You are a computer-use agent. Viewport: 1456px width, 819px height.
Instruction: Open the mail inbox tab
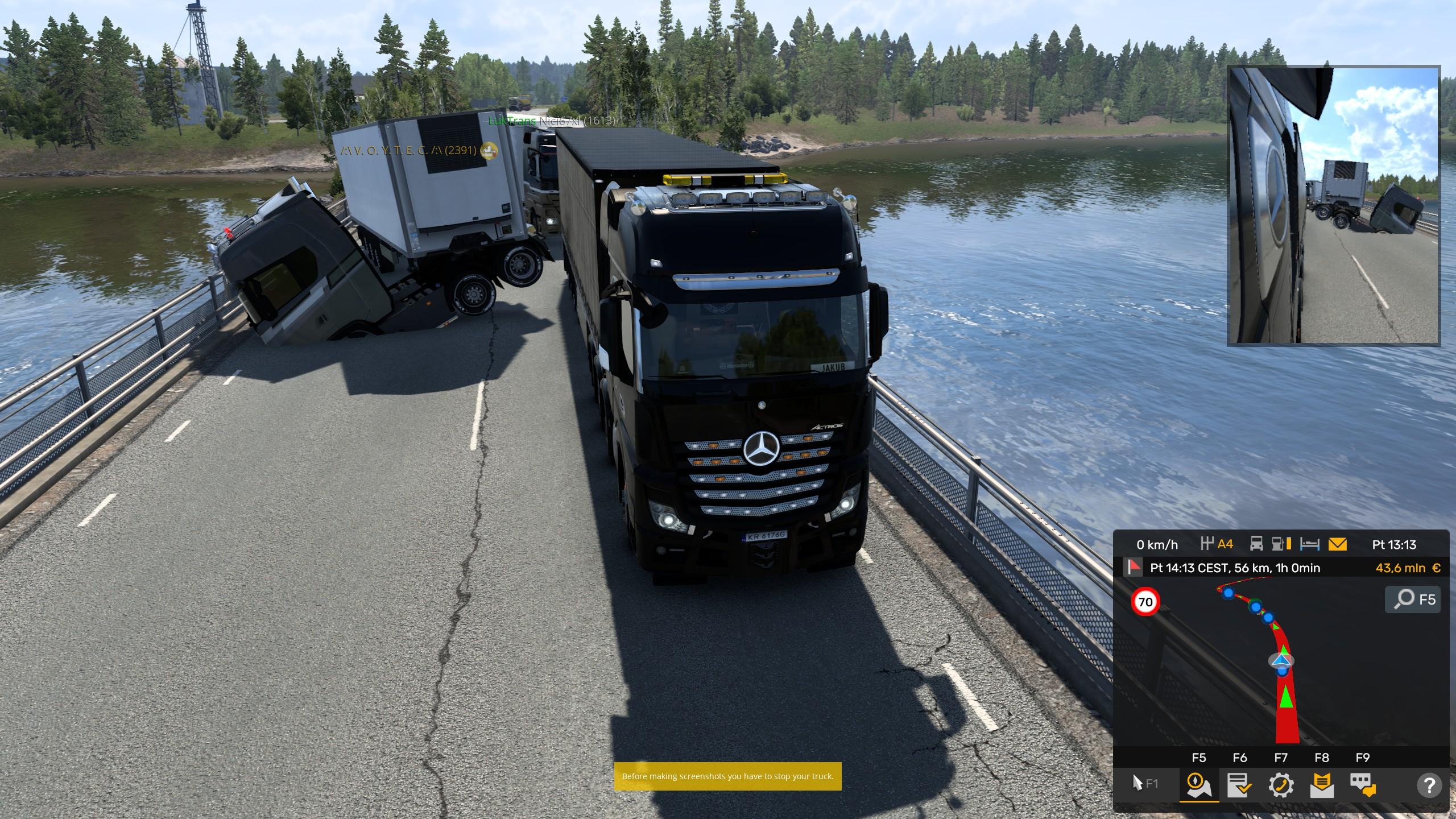(x=1322, y=785)
